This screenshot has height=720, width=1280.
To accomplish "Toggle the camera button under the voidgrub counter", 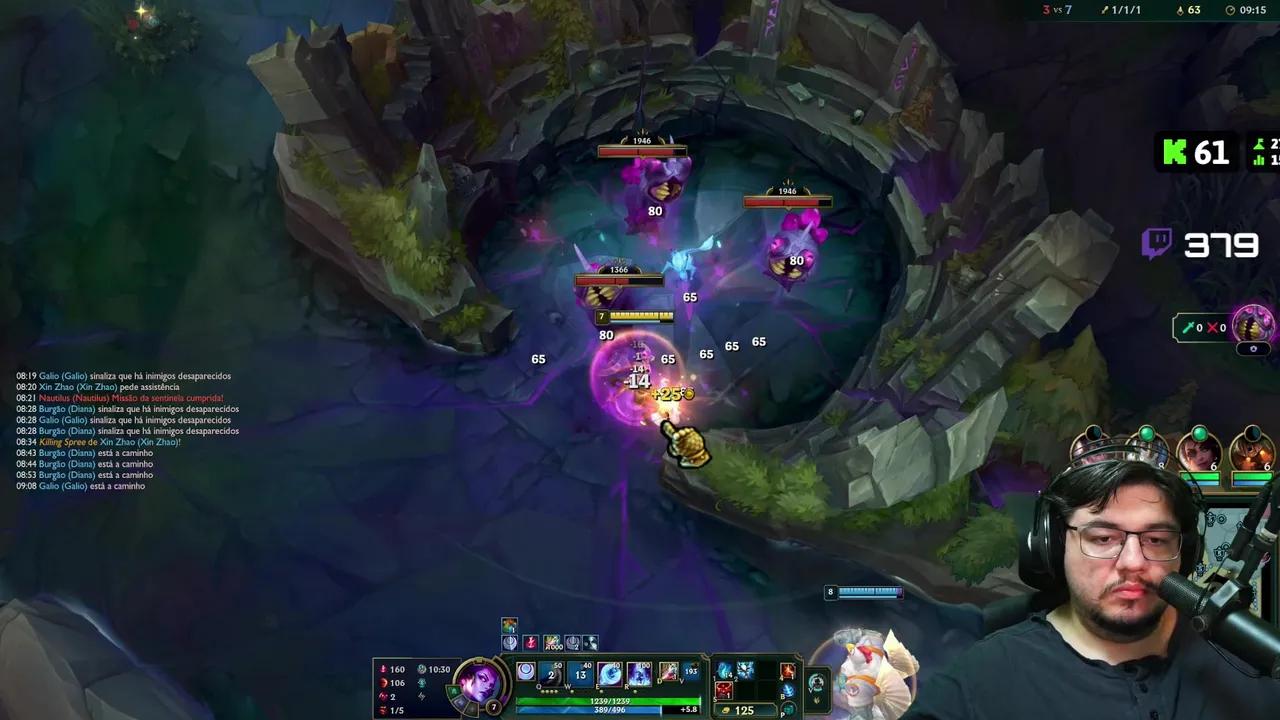I will click(x=1253, y=348).
